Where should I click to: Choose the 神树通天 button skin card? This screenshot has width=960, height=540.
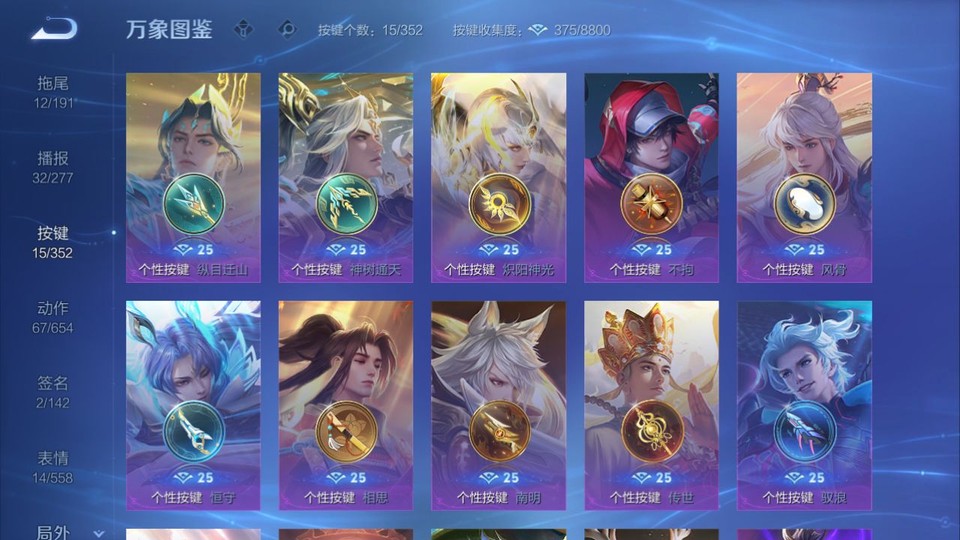click(x=346, y=178)
